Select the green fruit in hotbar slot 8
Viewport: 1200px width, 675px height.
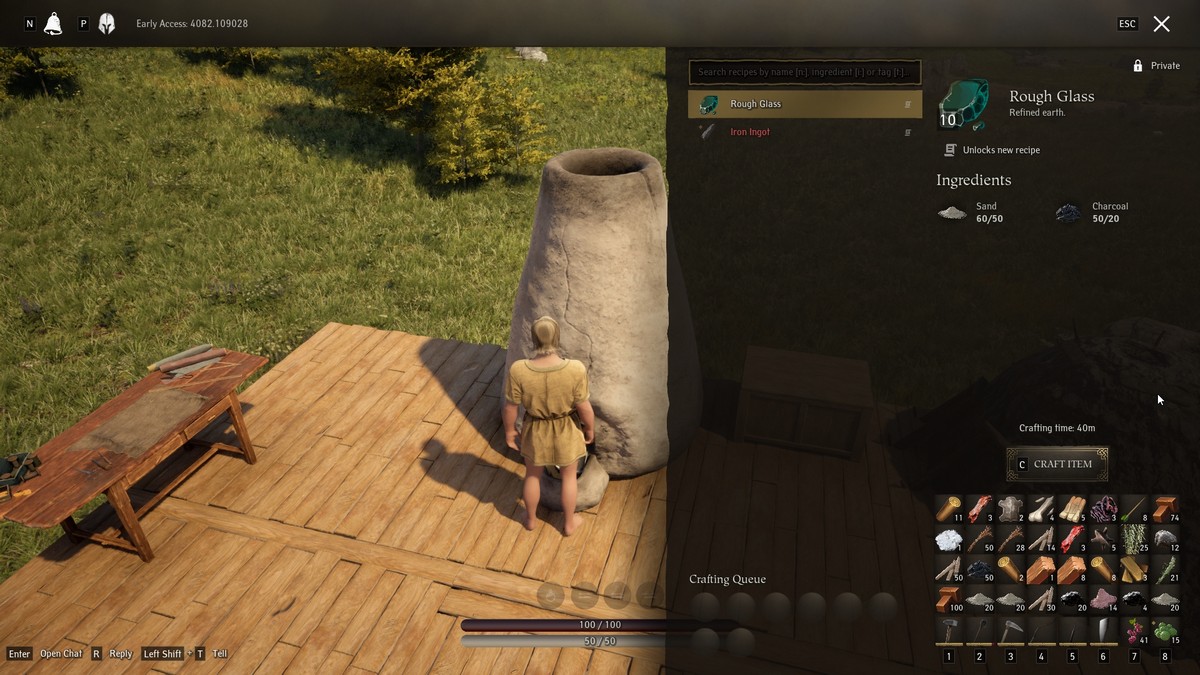[x=1165, y=630]
